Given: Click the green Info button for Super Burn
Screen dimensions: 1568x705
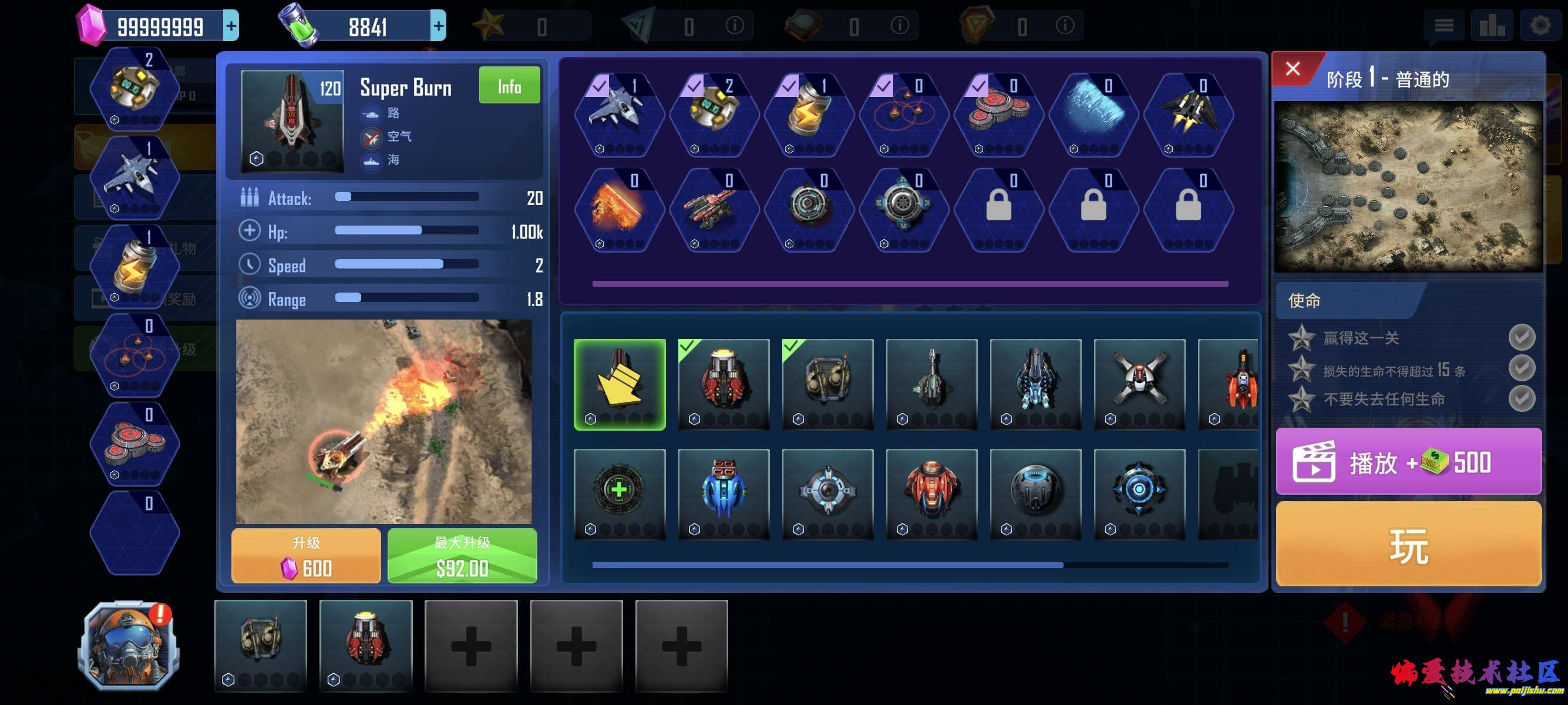Looking at the screenshot, I should tap(509, 86).
